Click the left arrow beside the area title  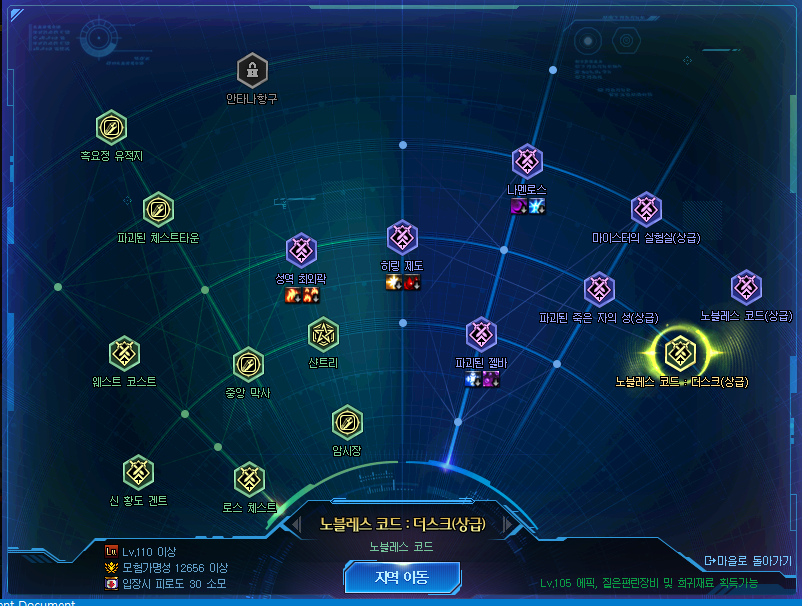click(x=296, y=524)
